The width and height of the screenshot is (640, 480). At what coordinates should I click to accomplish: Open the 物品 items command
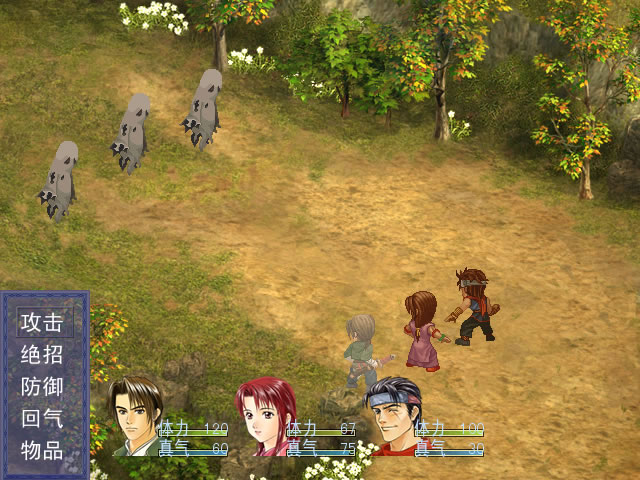tap(43, 450)
